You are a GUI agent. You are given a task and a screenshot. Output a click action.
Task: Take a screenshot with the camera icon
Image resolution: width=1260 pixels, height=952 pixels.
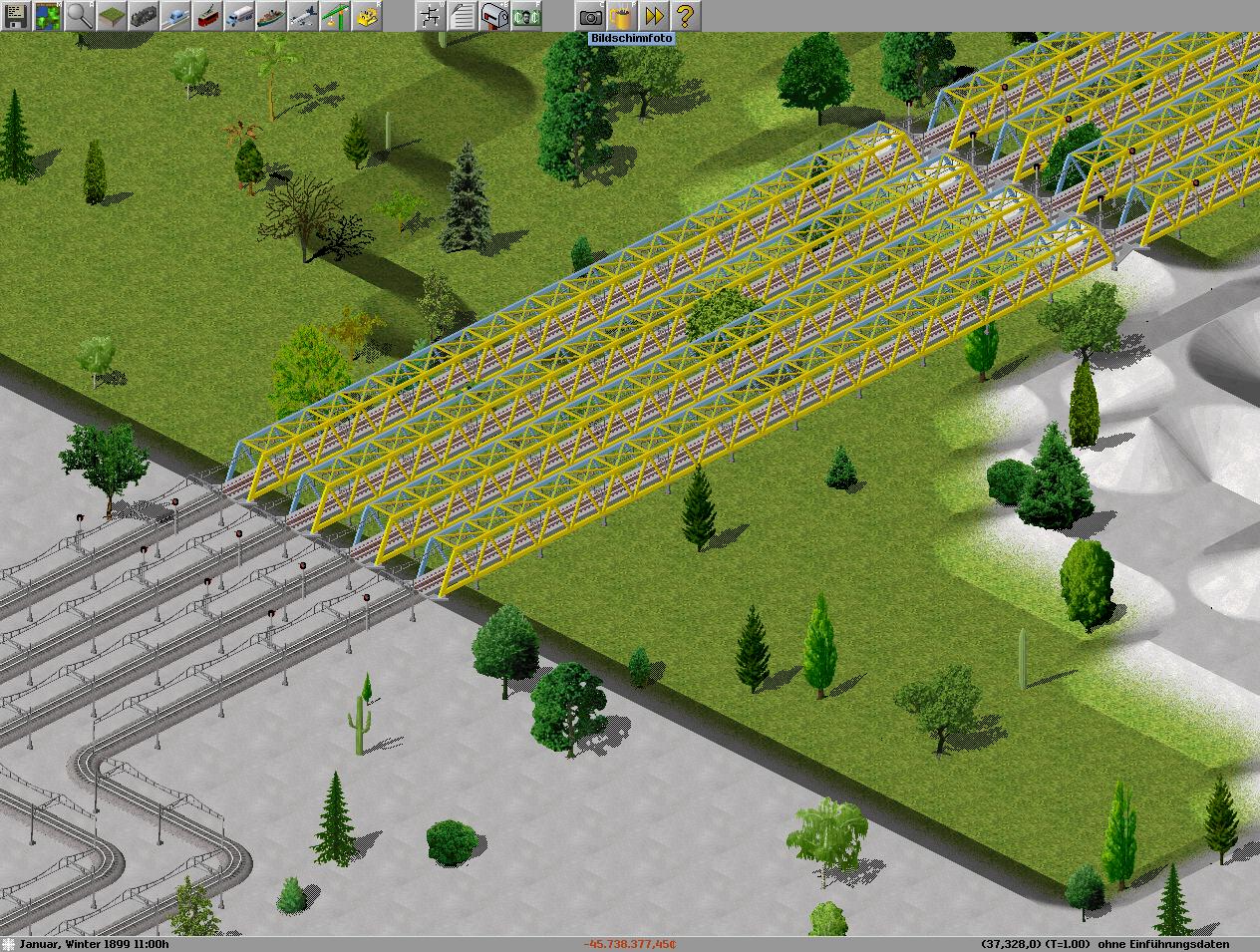click(590, 16)
